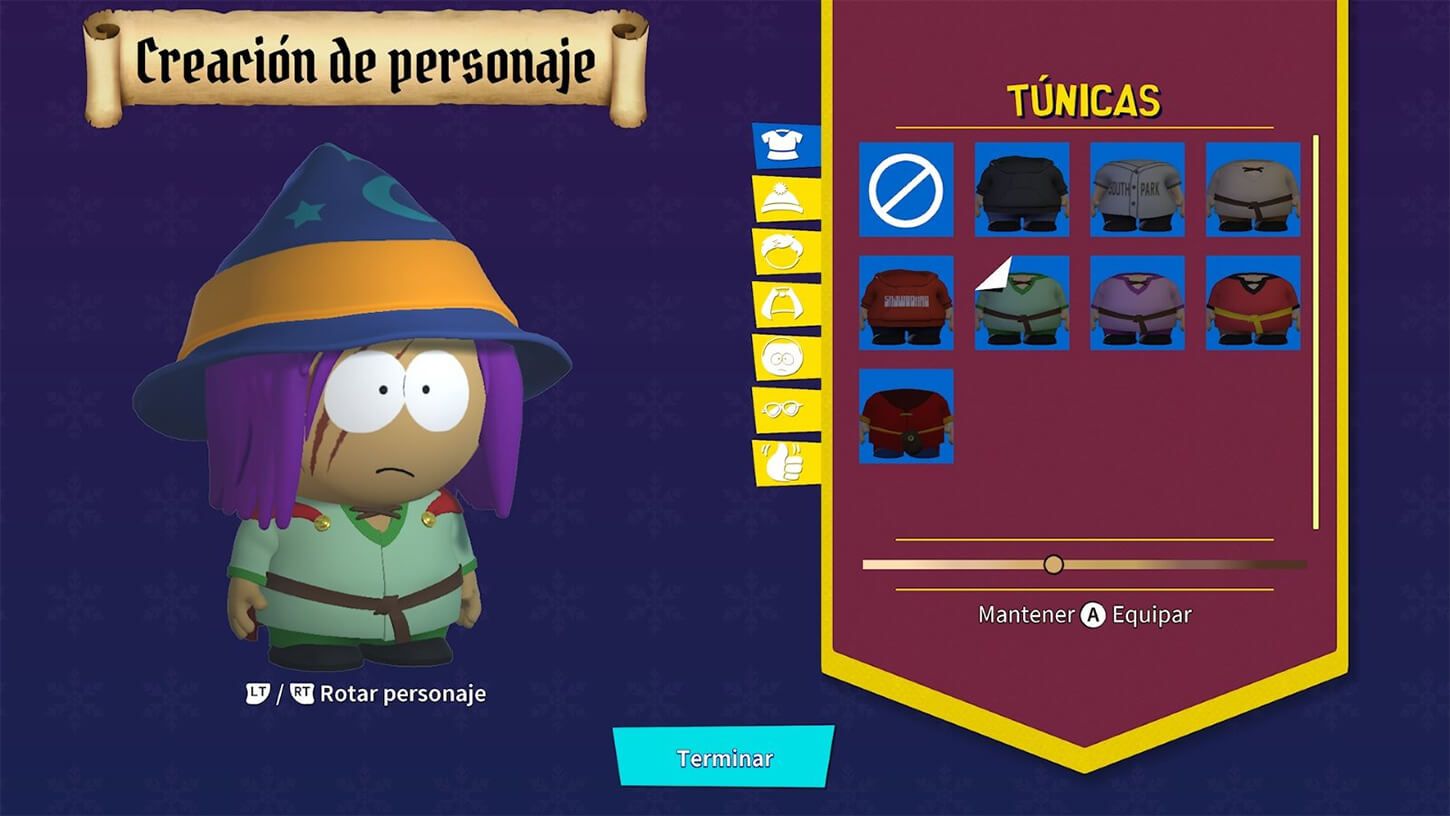Select the 'no tunic' prohibited-sign option
The width and height of the screenshot is (1450, 816).
(906, 191)
